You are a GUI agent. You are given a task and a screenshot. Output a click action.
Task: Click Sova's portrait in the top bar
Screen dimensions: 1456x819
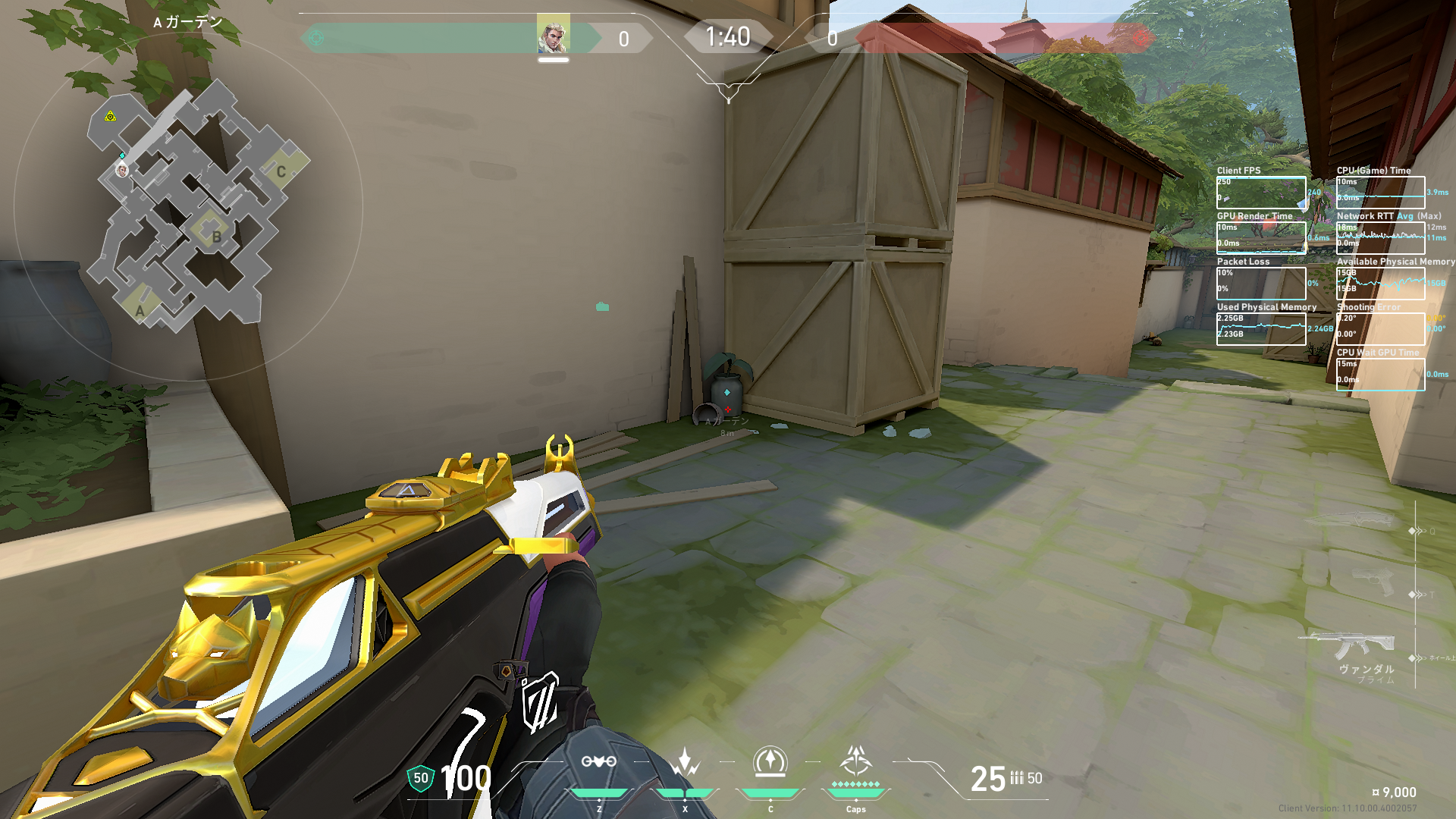[553, 35]
